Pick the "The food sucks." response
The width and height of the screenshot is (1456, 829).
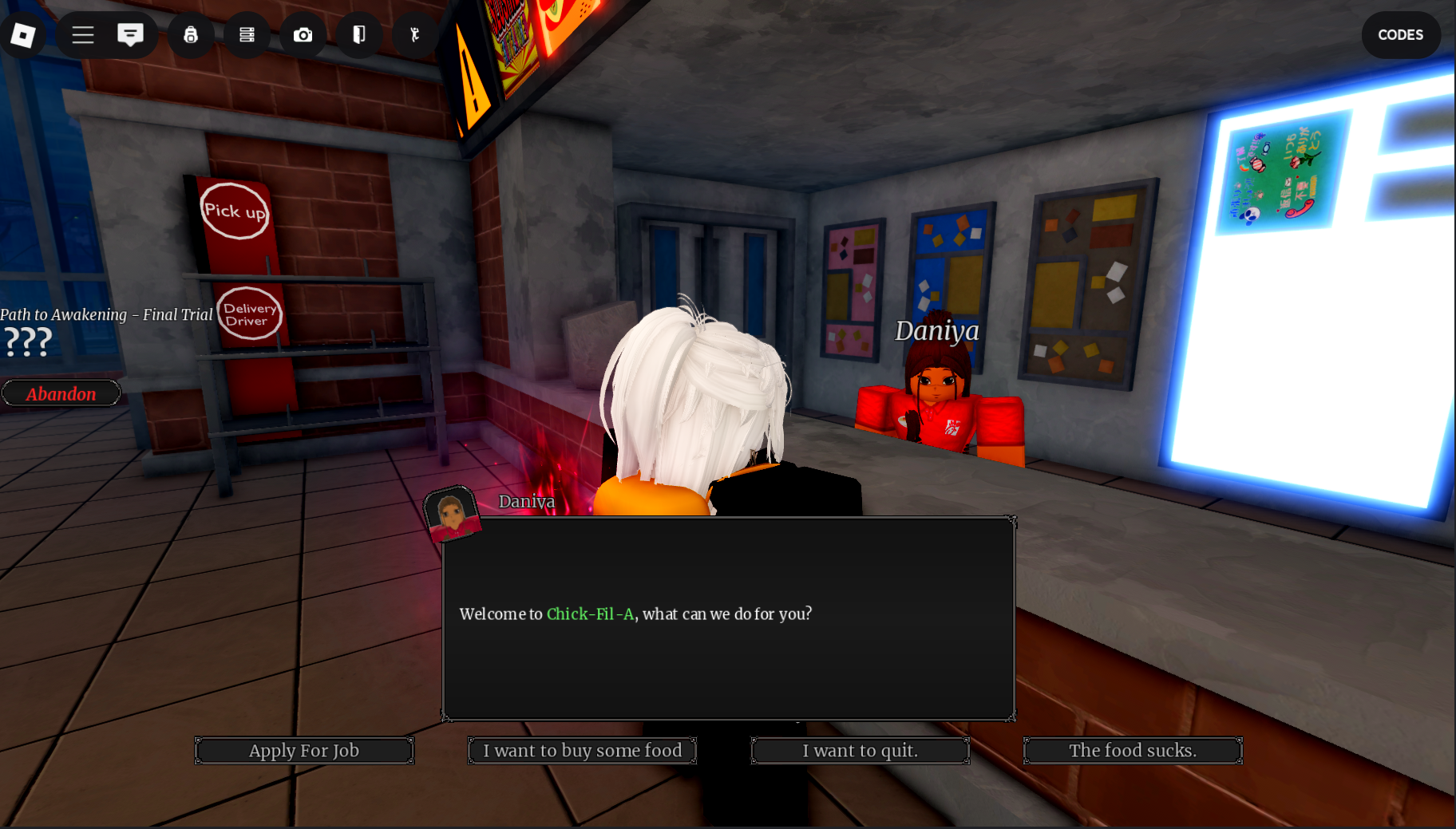tap(1132, 750)
